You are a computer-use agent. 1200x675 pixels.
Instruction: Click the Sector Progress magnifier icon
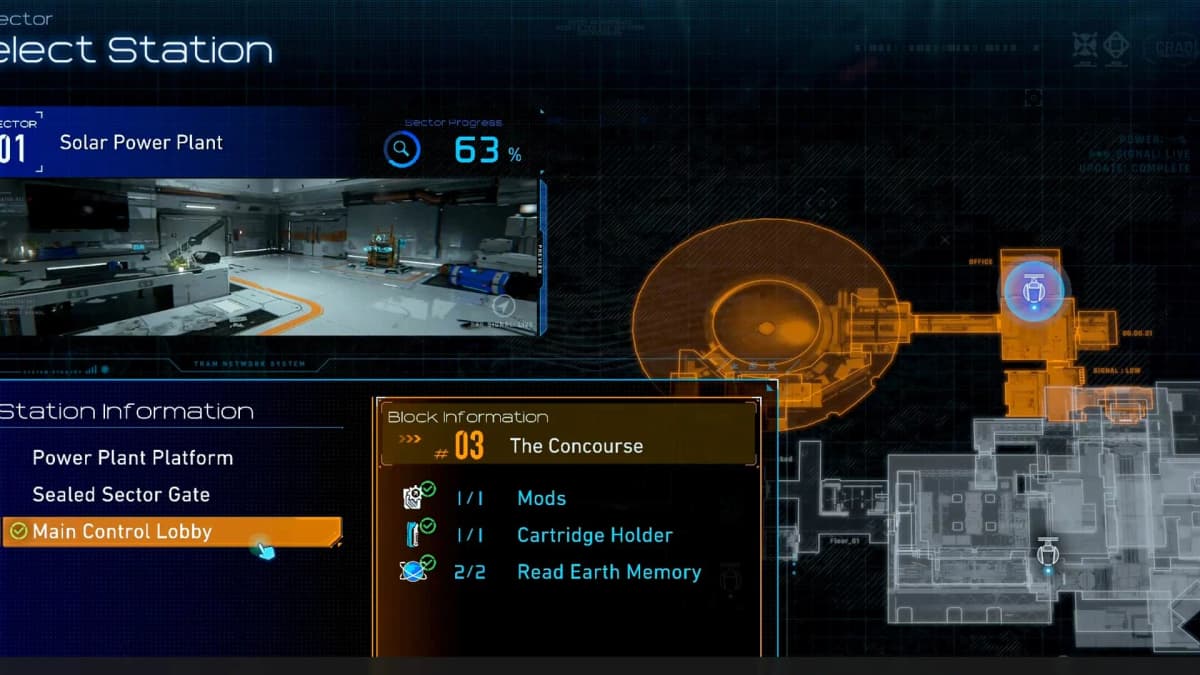[402, 150]
